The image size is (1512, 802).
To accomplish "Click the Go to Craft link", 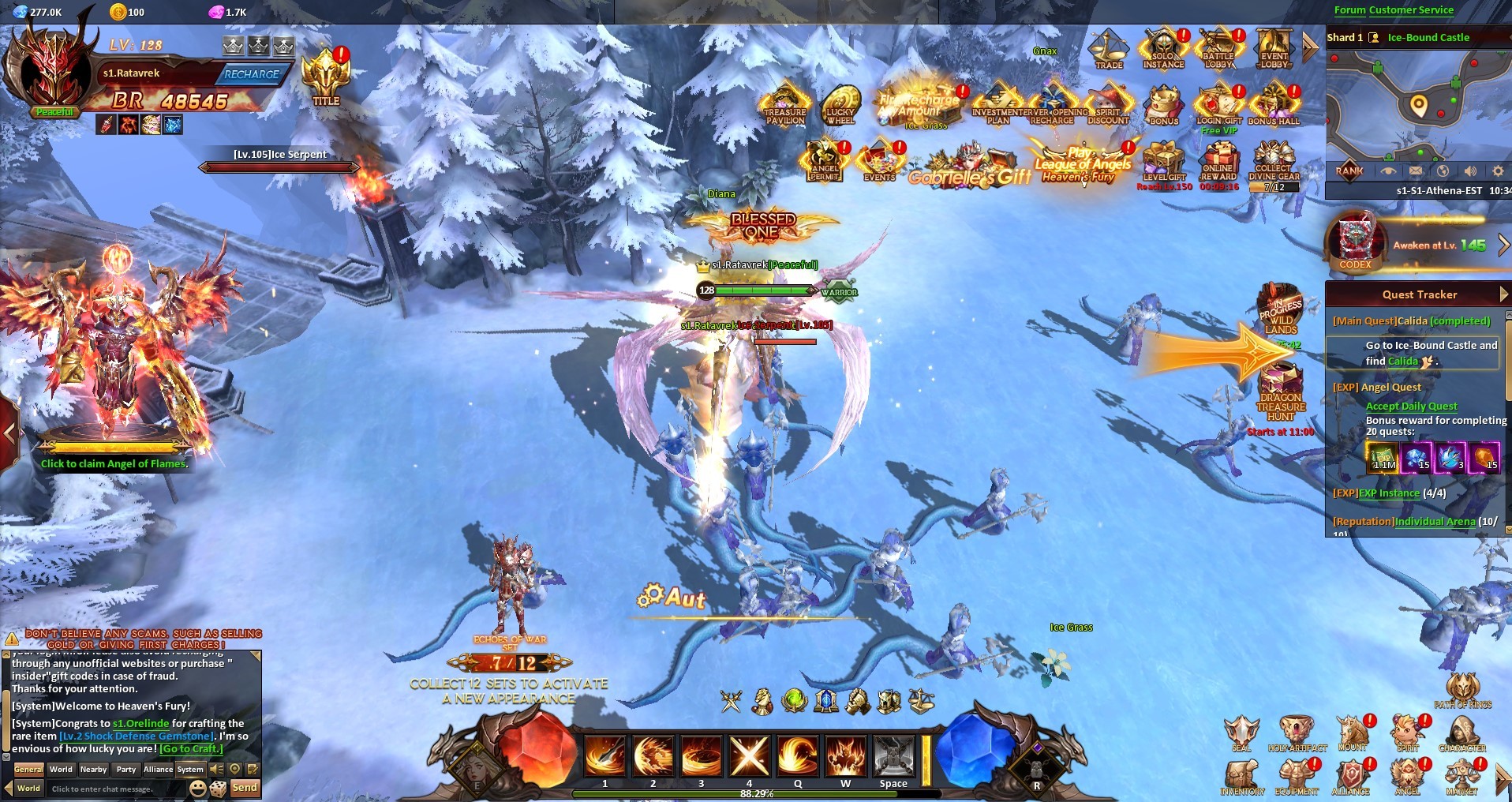I will pos(192,748).
